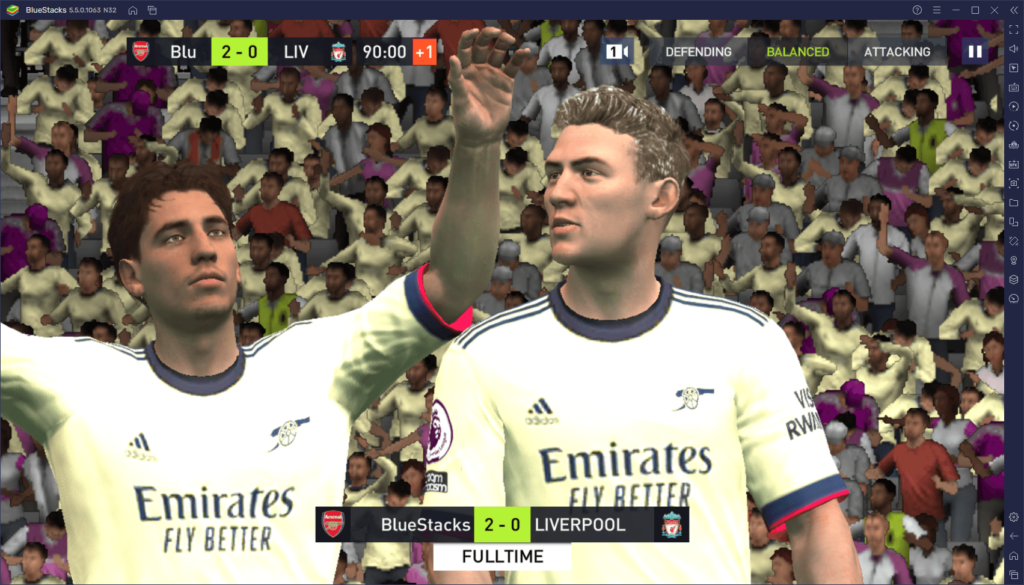Pause the match

(x=974, y=52)
